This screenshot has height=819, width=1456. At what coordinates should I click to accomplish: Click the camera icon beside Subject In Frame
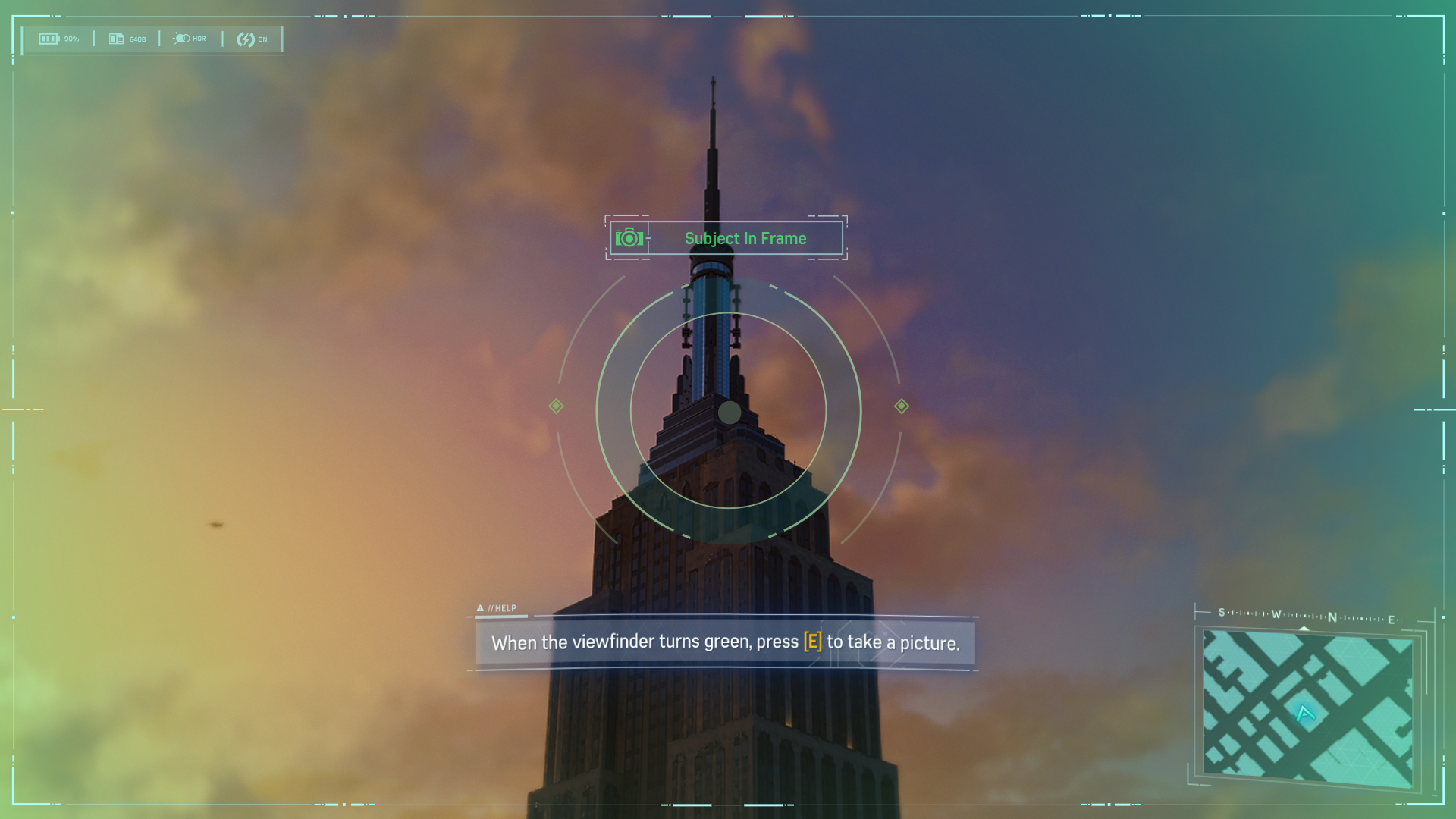(628, 238)
